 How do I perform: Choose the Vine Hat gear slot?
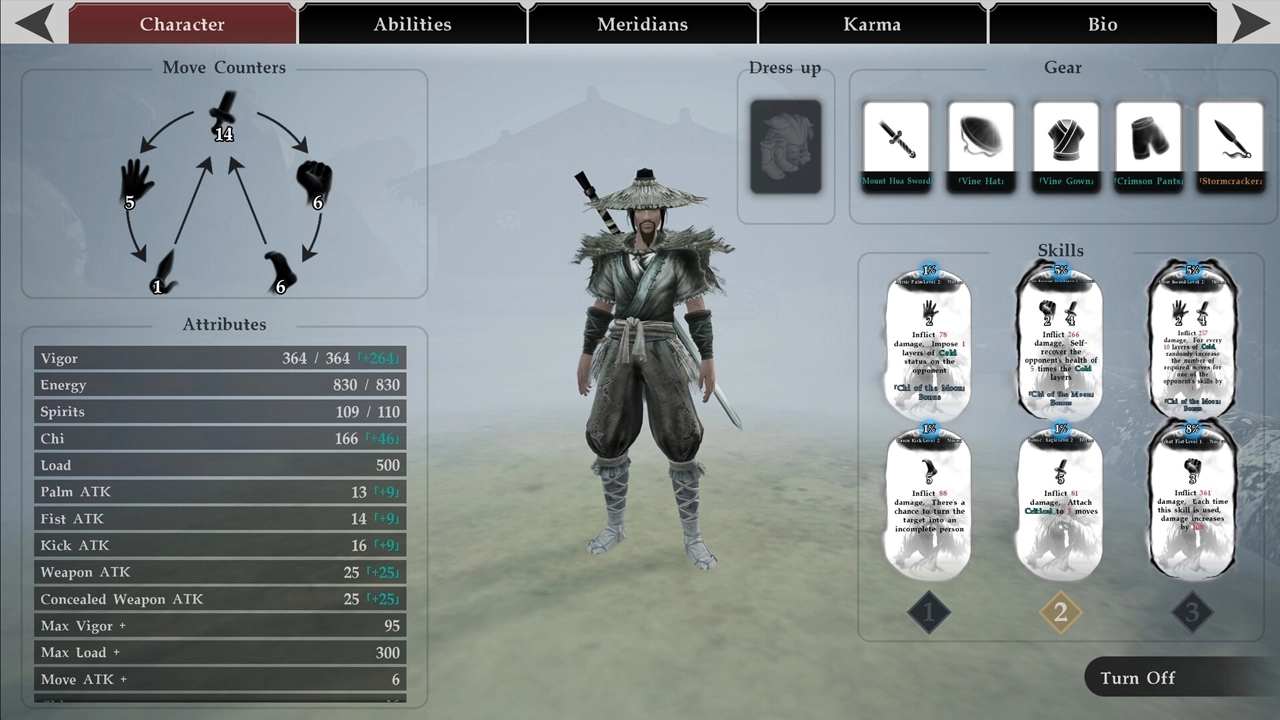980,145
